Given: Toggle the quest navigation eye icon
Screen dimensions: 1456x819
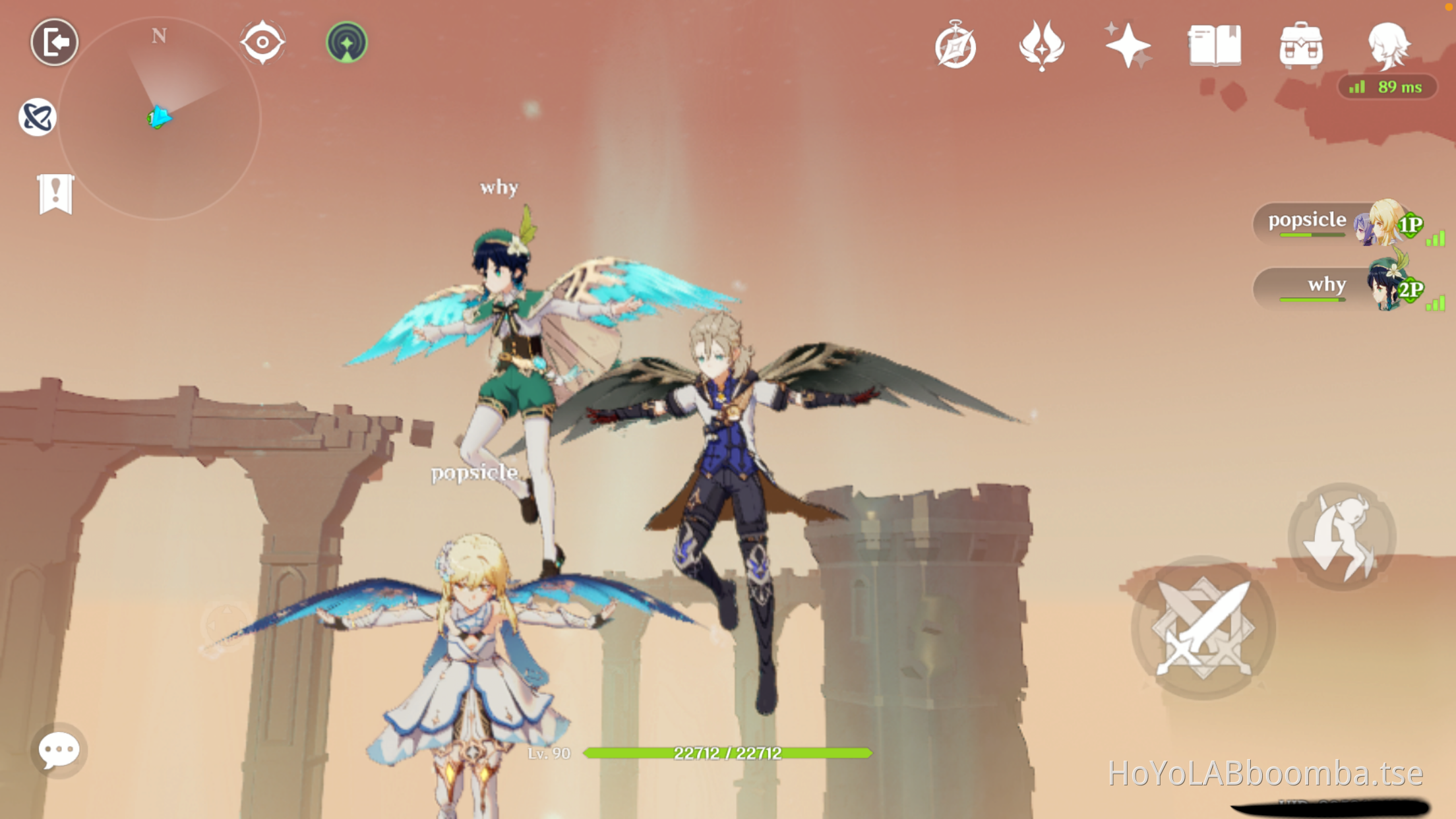Looking at the screenshot, I should [x=263, y=41].
